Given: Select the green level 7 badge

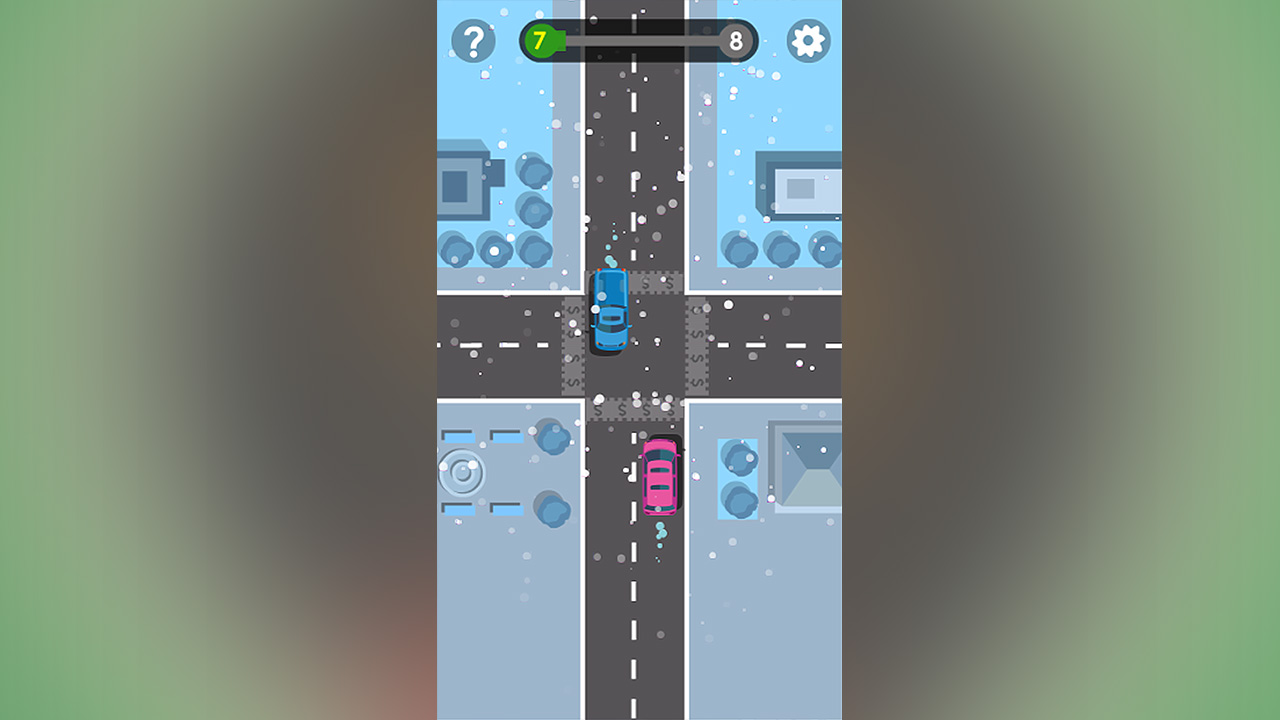Looking at the screenshot, I should pos(539,41).
